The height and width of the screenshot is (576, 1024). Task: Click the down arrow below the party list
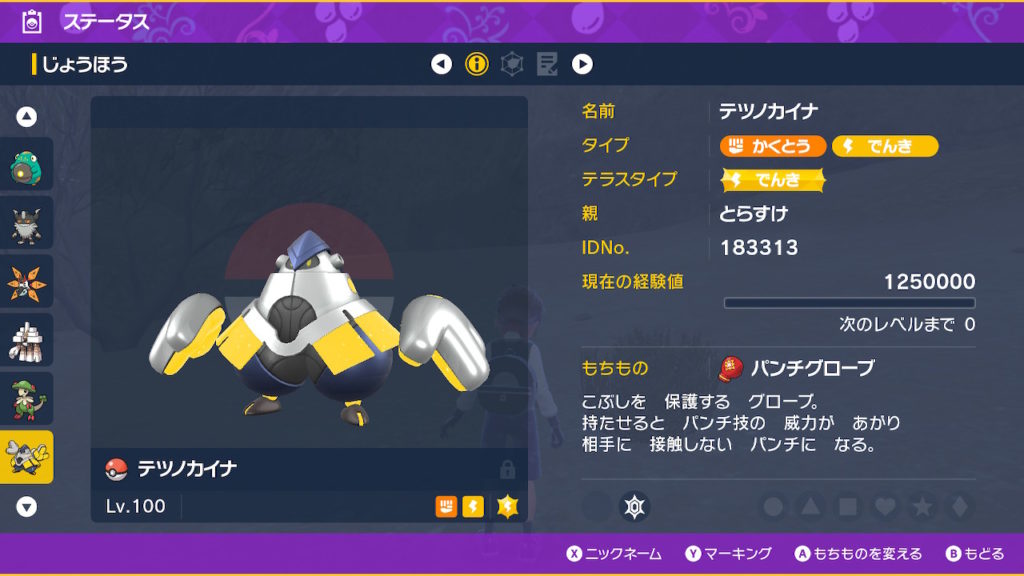coord(27,507)
